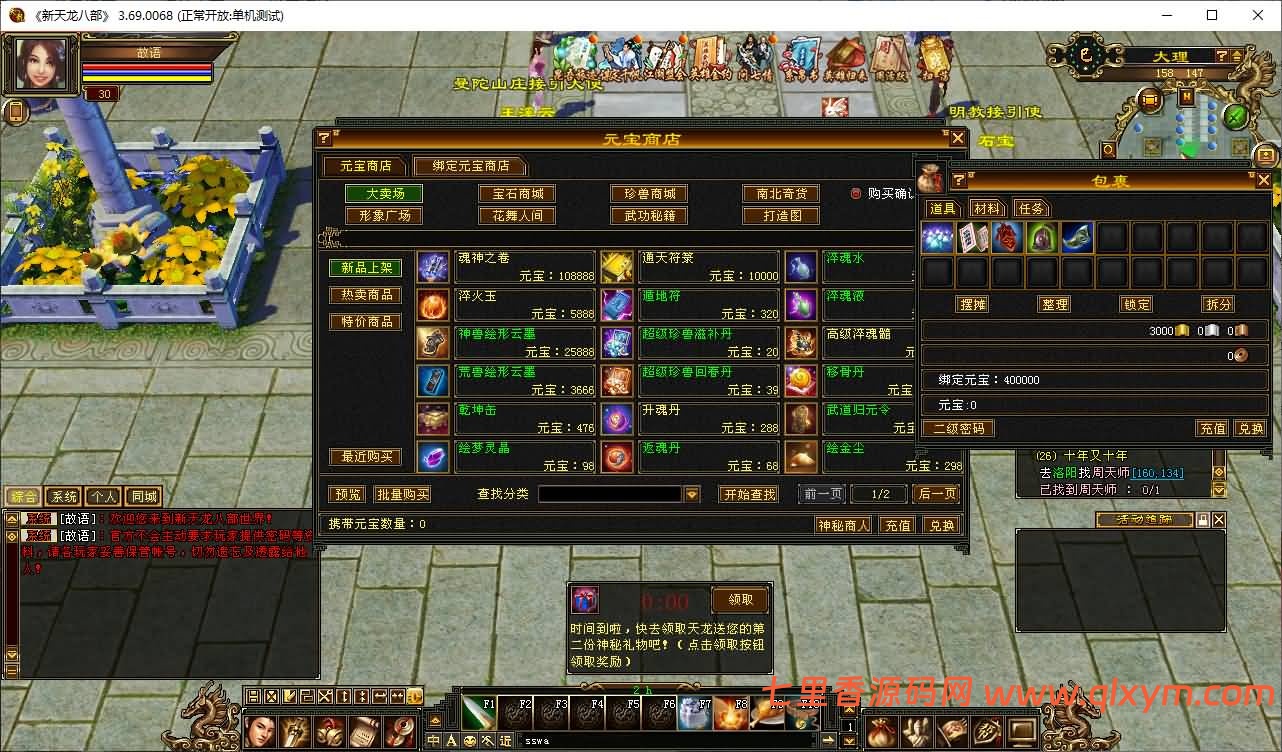Enable the 购买确认 purchase confirmation option
This screenshot has height=752, width=1282.
point(856,195)
